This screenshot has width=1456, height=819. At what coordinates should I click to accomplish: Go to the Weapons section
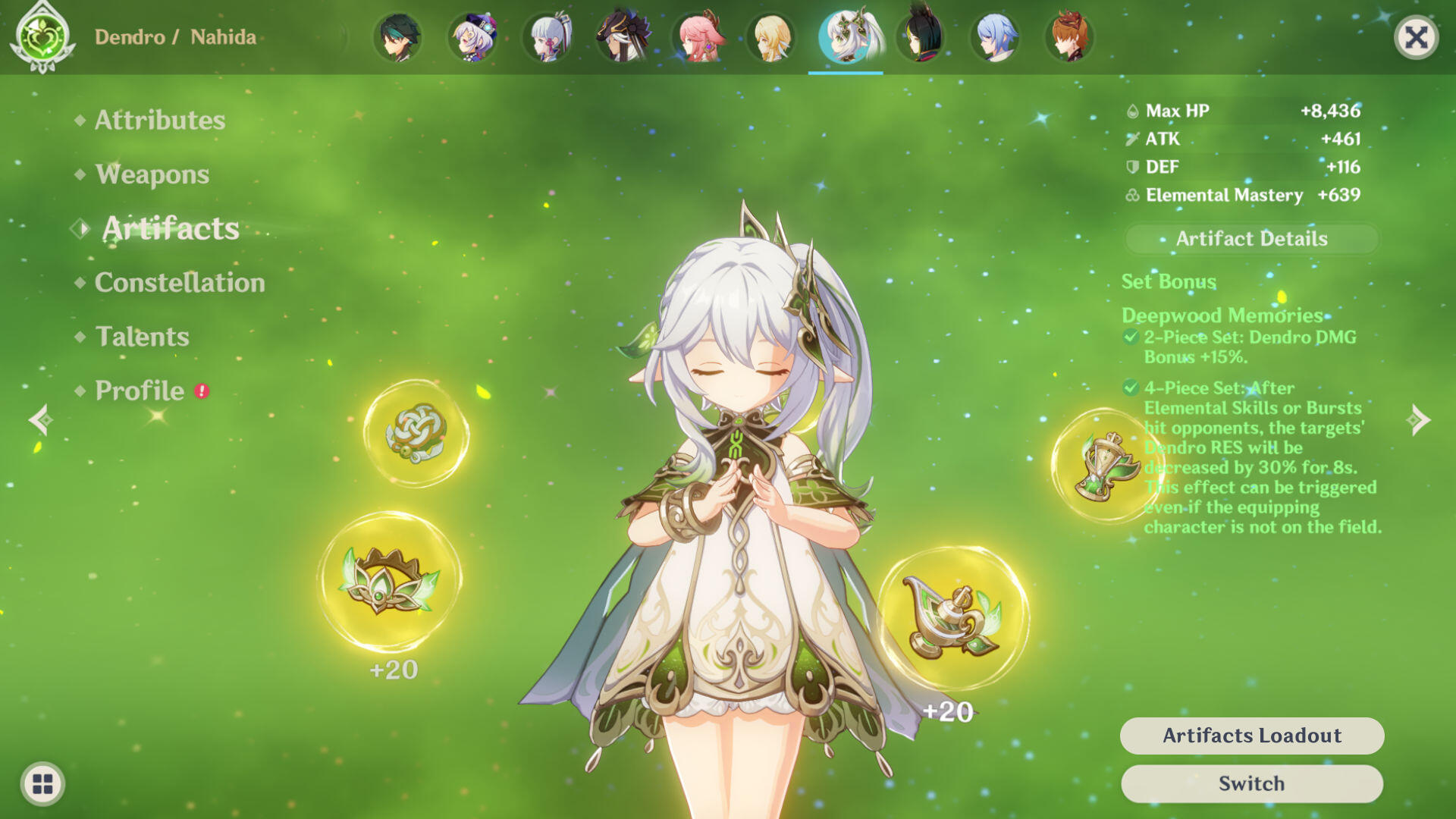point(152,174)
